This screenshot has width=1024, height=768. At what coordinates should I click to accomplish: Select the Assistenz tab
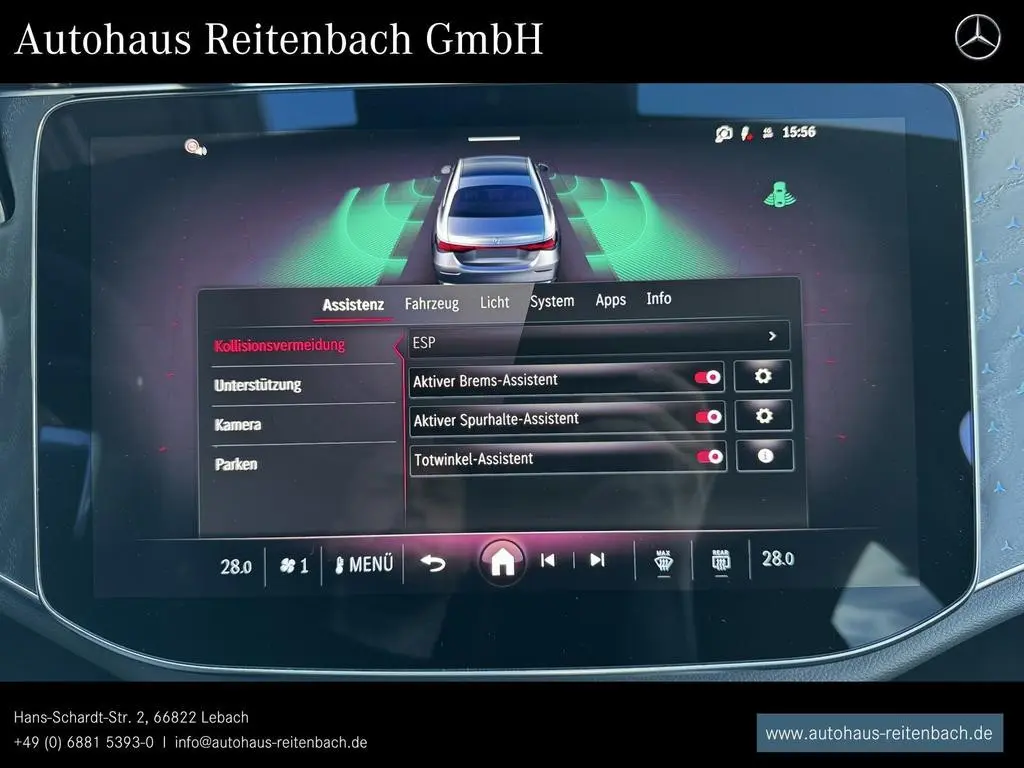pos(353,305)
